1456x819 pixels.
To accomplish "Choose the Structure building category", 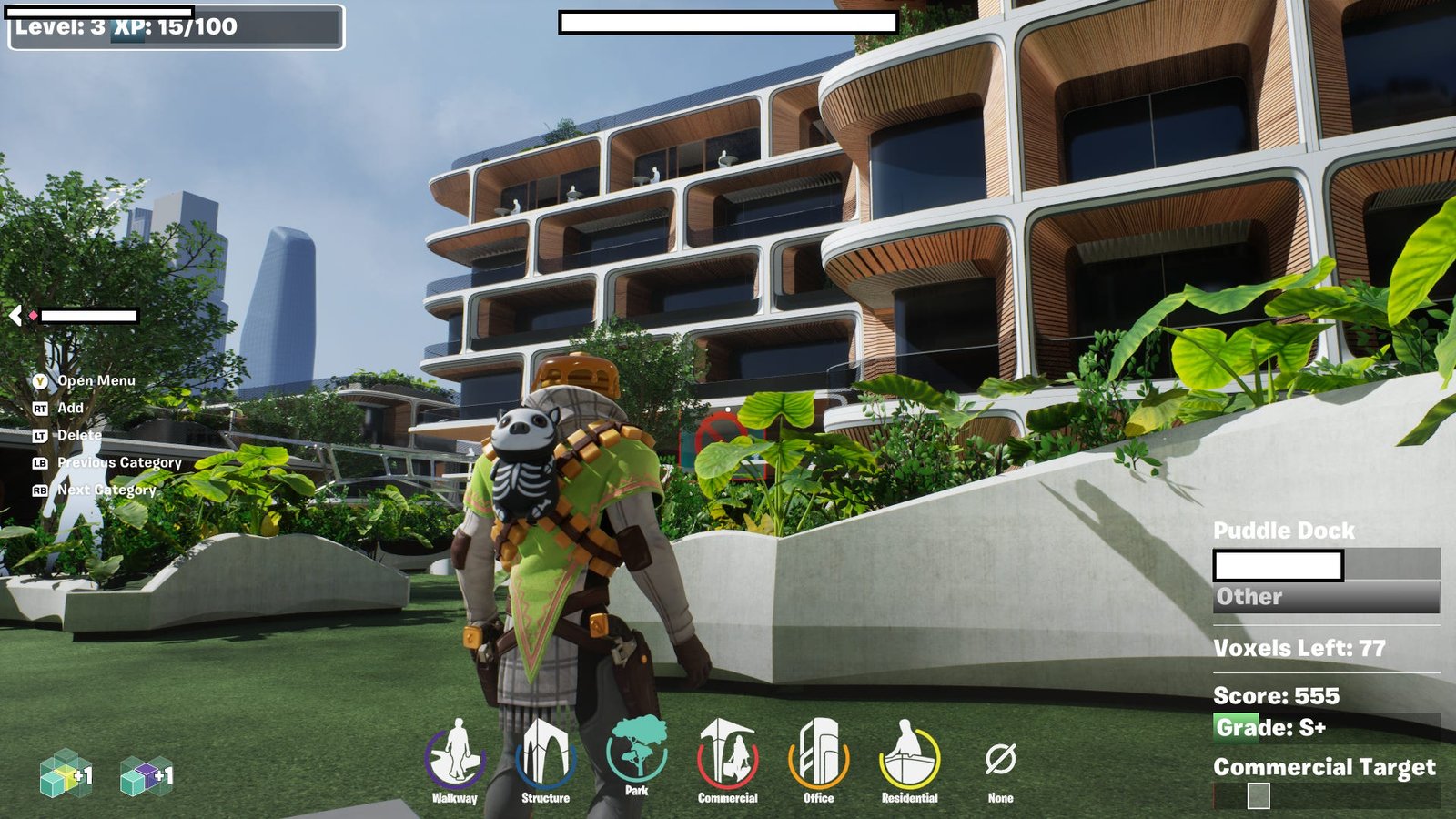I will click(x=546, y=755).
